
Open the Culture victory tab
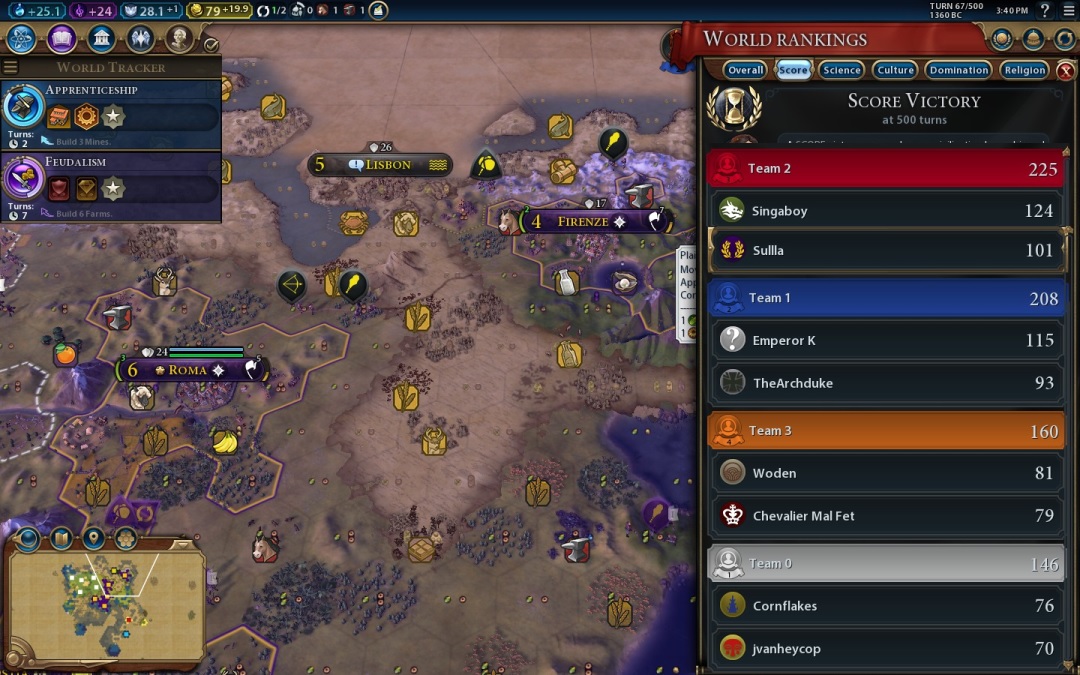click(895, 70)
